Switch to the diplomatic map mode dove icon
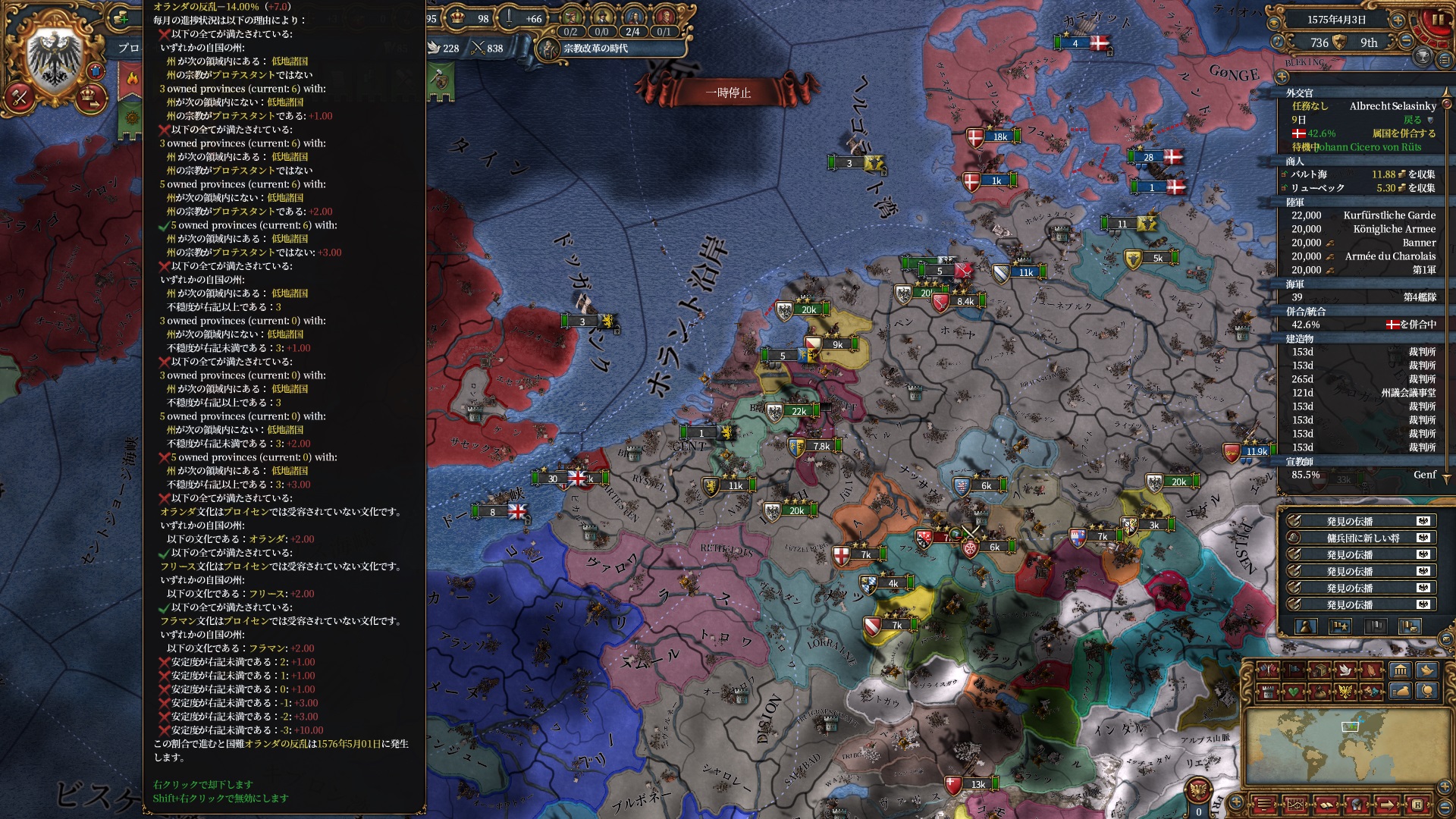The image size is (1456, 819). (x=1346, y=670)
